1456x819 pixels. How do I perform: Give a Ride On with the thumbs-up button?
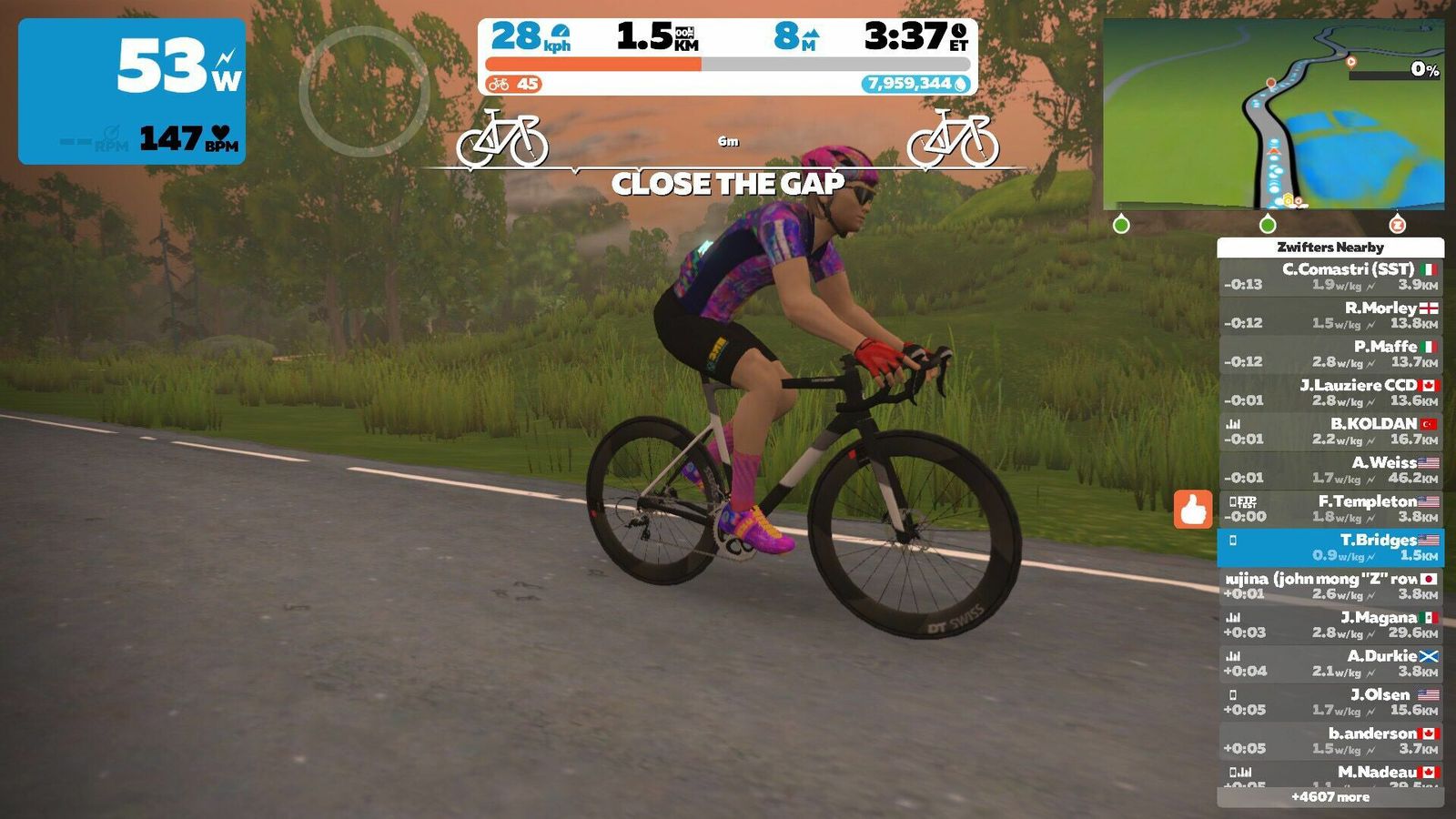coord(1193,509)
